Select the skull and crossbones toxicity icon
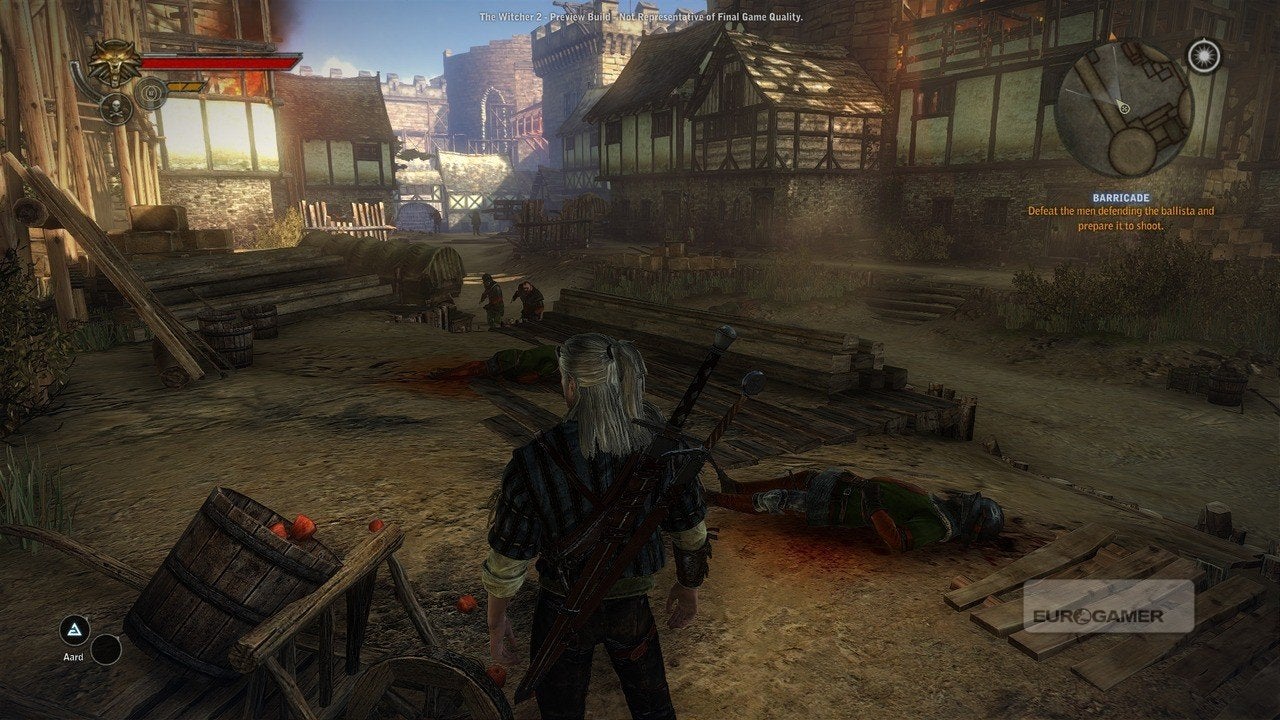The width and height of the screenshot is (1280, 720). (115, 108)
